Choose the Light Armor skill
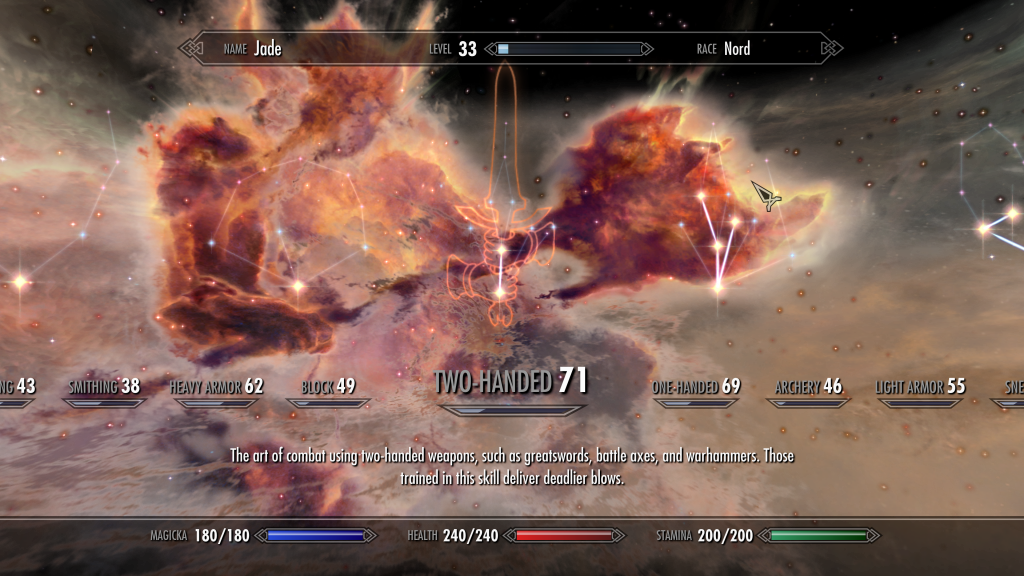The height and width of the screenshot is (576, 1024). [920, 387]
